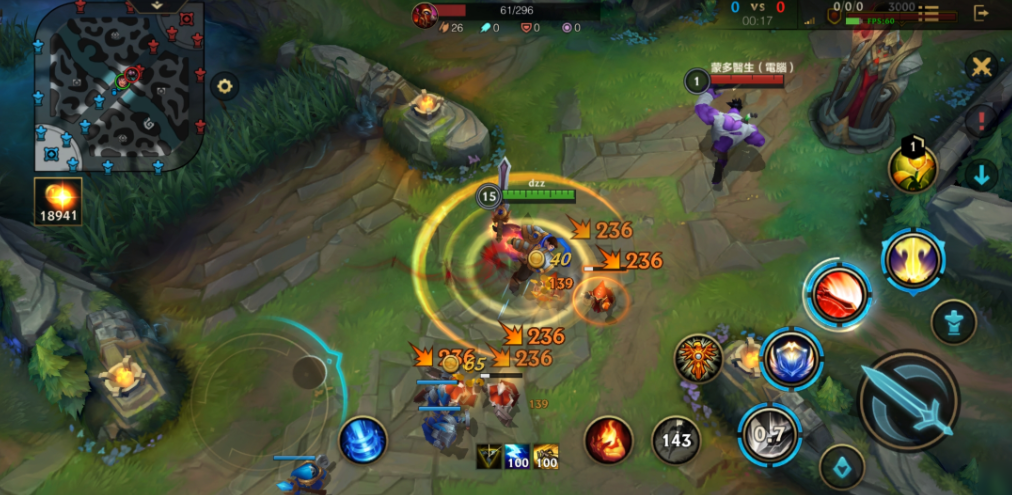Target towers with the turret icon button

pyautogui.click(x=954, y=322)
